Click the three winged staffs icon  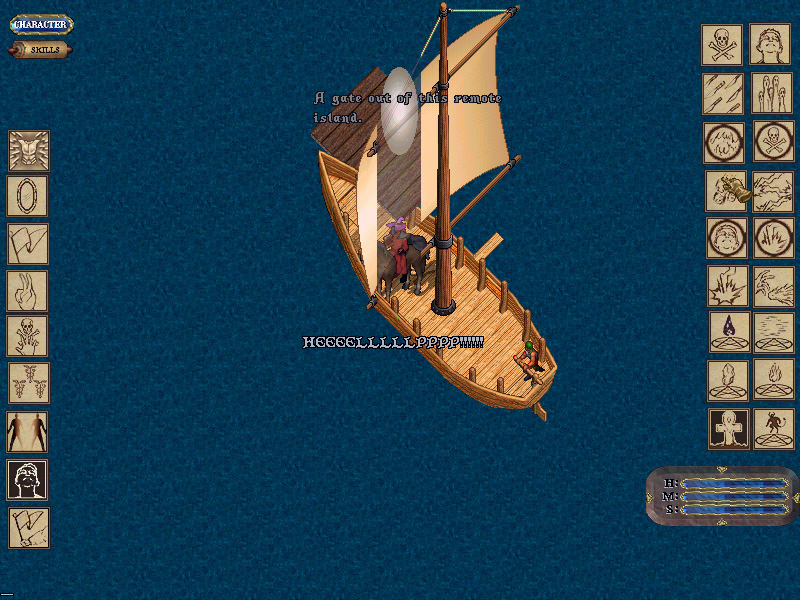coord(28,384)
